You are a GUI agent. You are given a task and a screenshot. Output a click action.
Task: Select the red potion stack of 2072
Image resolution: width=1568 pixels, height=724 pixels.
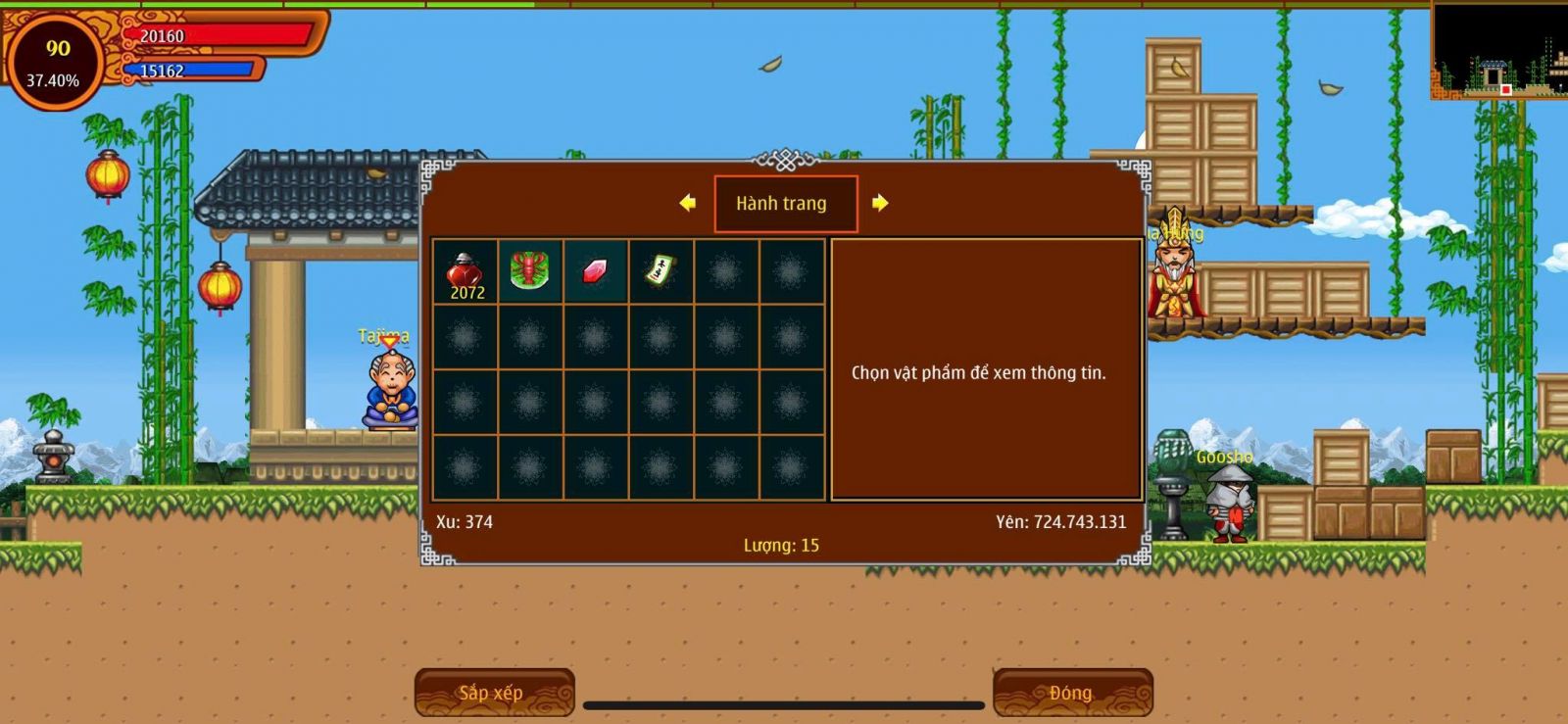(465, 271)
